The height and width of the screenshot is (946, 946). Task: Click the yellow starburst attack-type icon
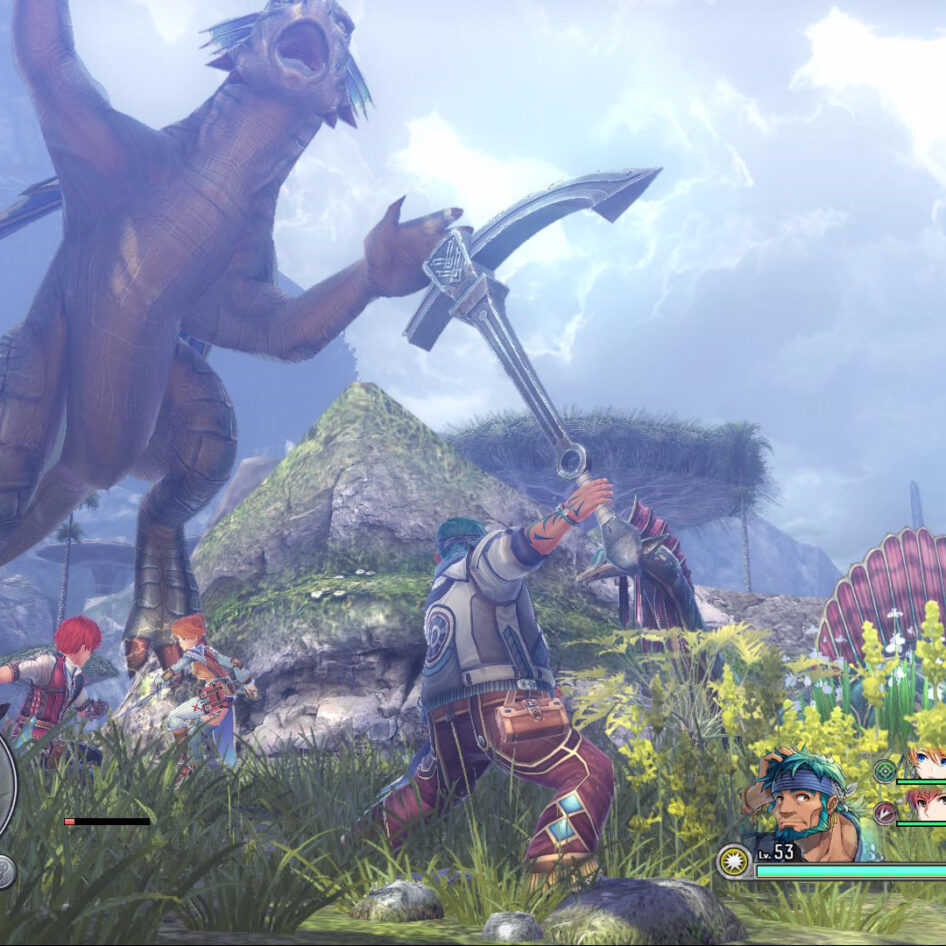(735, 861)
